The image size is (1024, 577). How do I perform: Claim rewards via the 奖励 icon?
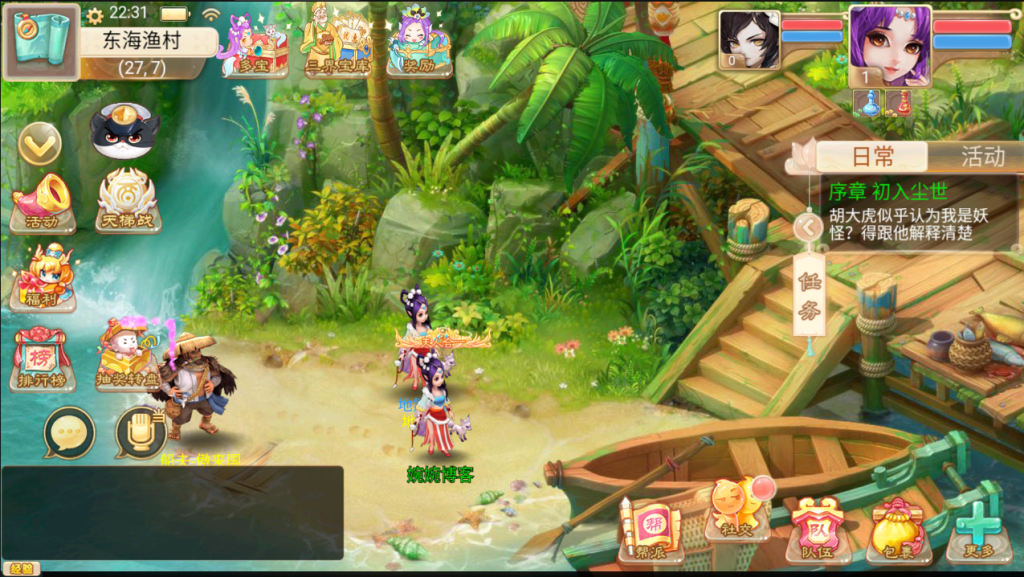418,43
